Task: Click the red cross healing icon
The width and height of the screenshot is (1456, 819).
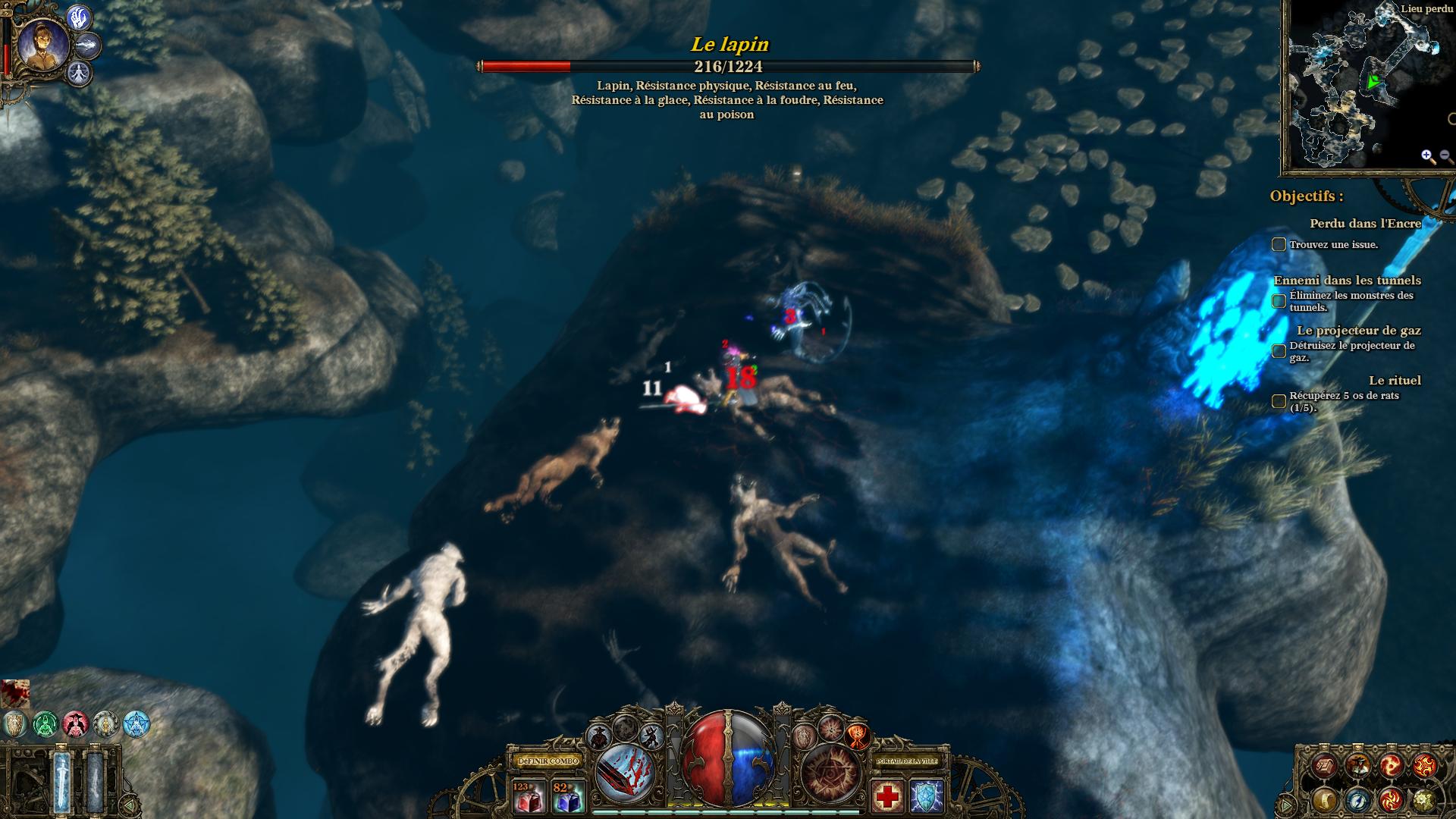Action: click(x=887, y=797)
